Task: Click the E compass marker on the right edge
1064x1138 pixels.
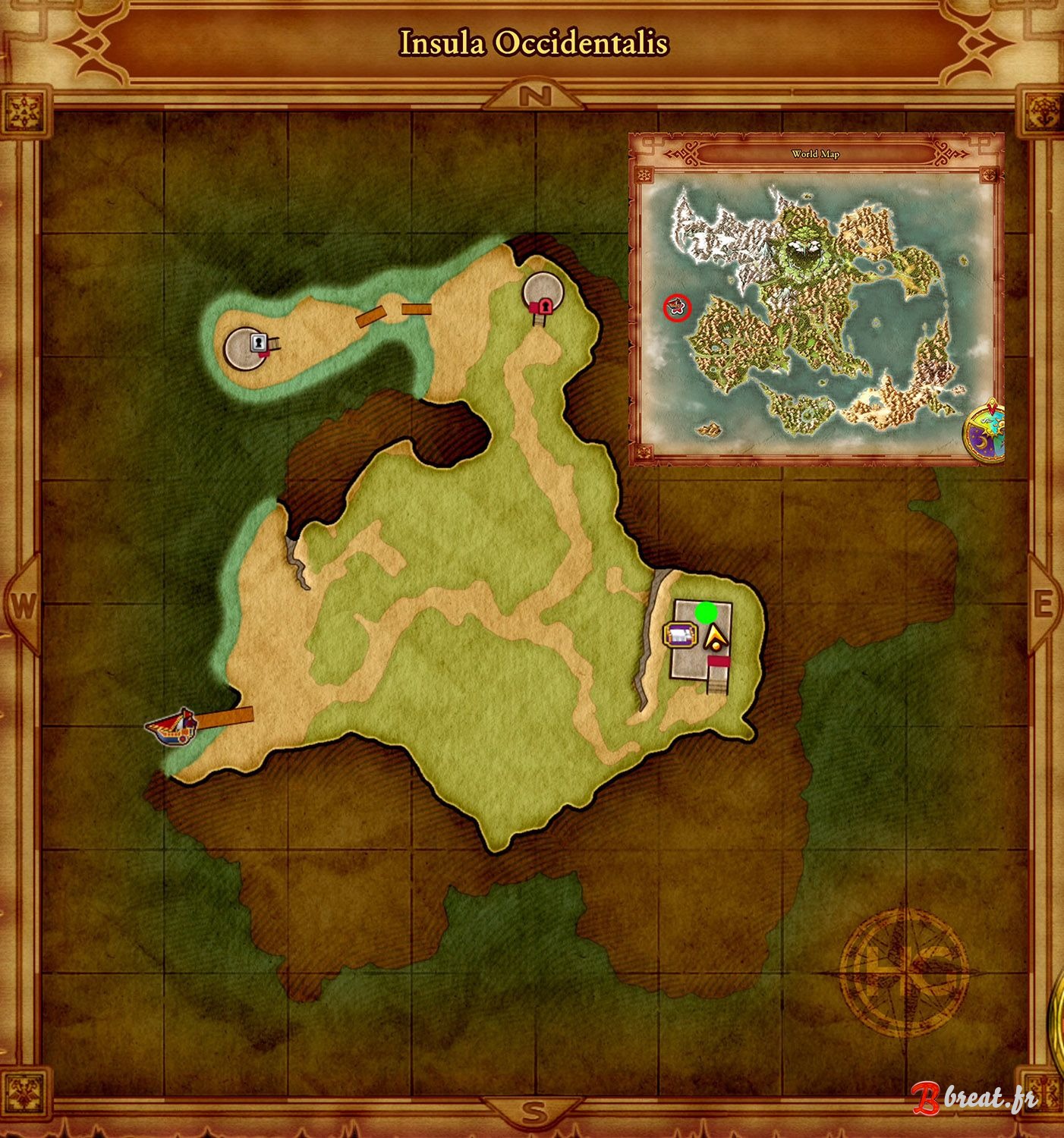Action: pos(1045,602)
